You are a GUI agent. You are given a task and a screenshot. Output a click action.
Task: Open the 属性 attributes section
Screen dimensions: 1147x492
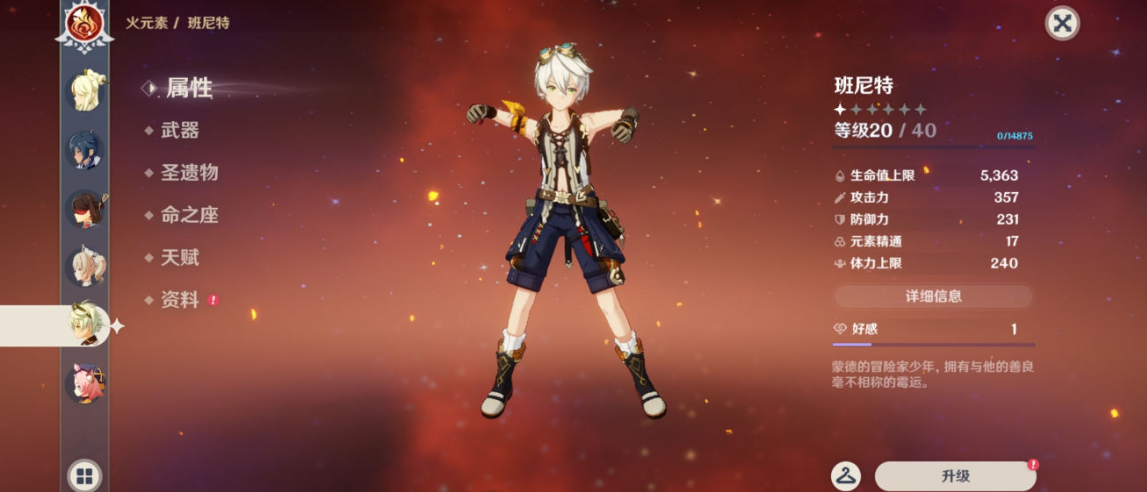point(188,88)
